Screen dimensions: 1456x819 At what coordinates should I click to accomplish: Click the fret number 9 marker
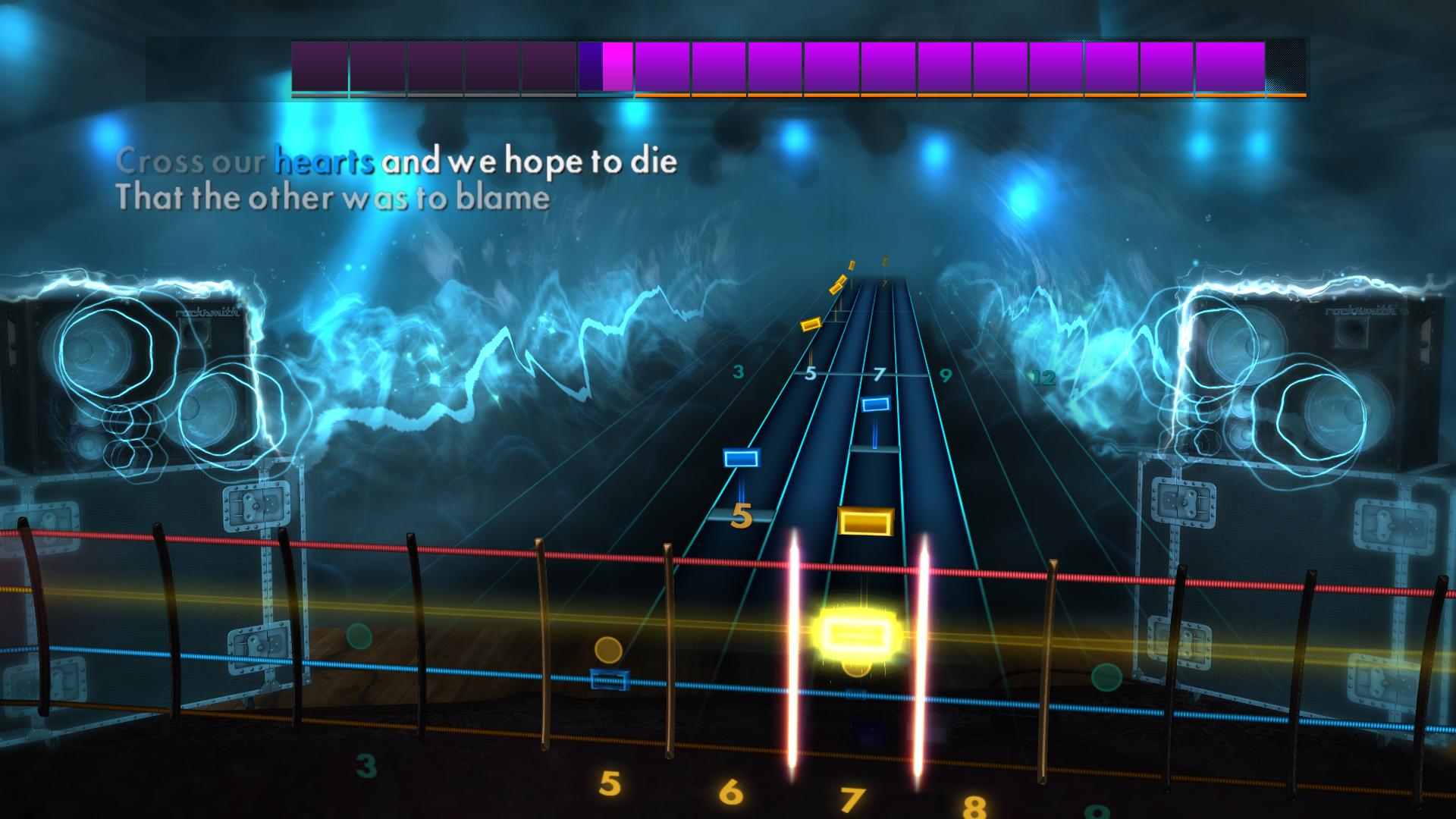[944, 374]
